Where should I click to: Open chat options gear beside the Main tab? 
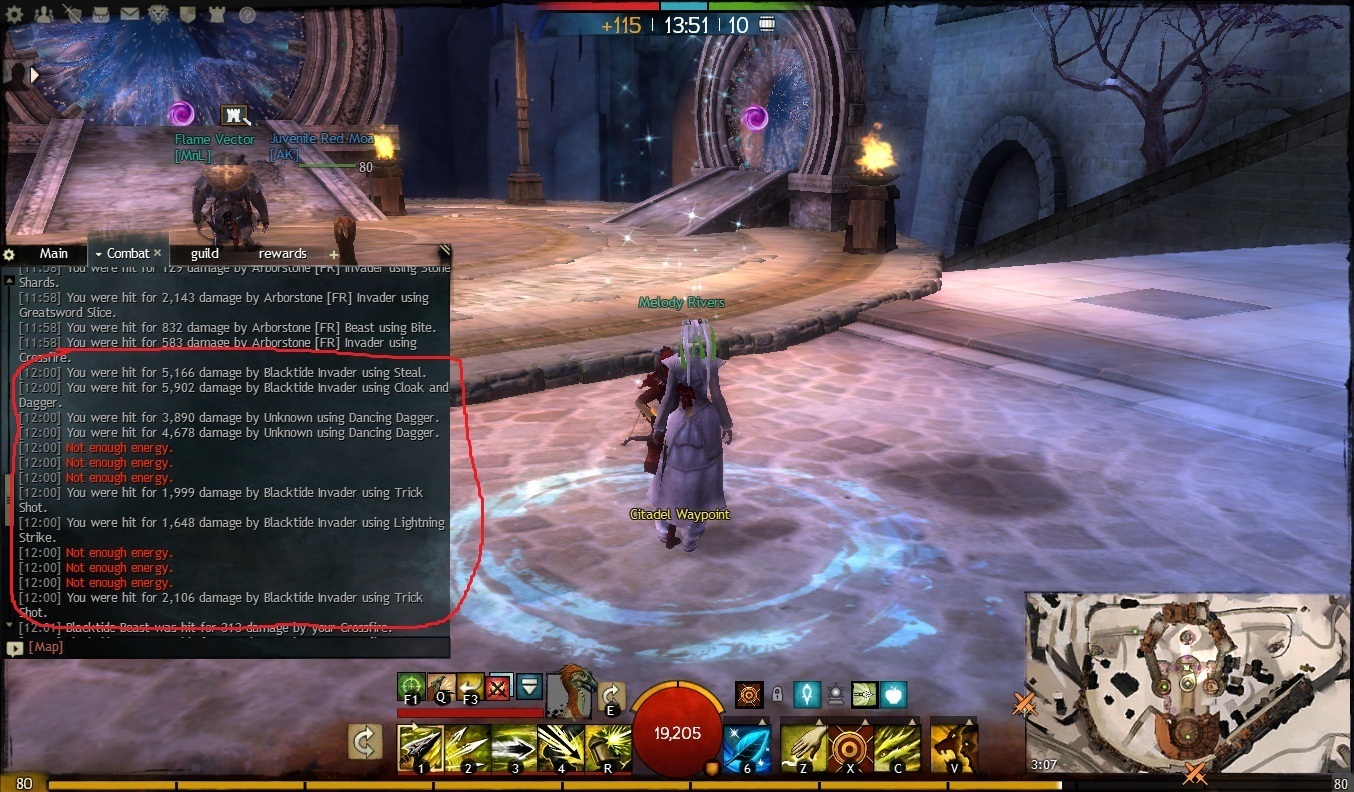[x=10, y=254]
